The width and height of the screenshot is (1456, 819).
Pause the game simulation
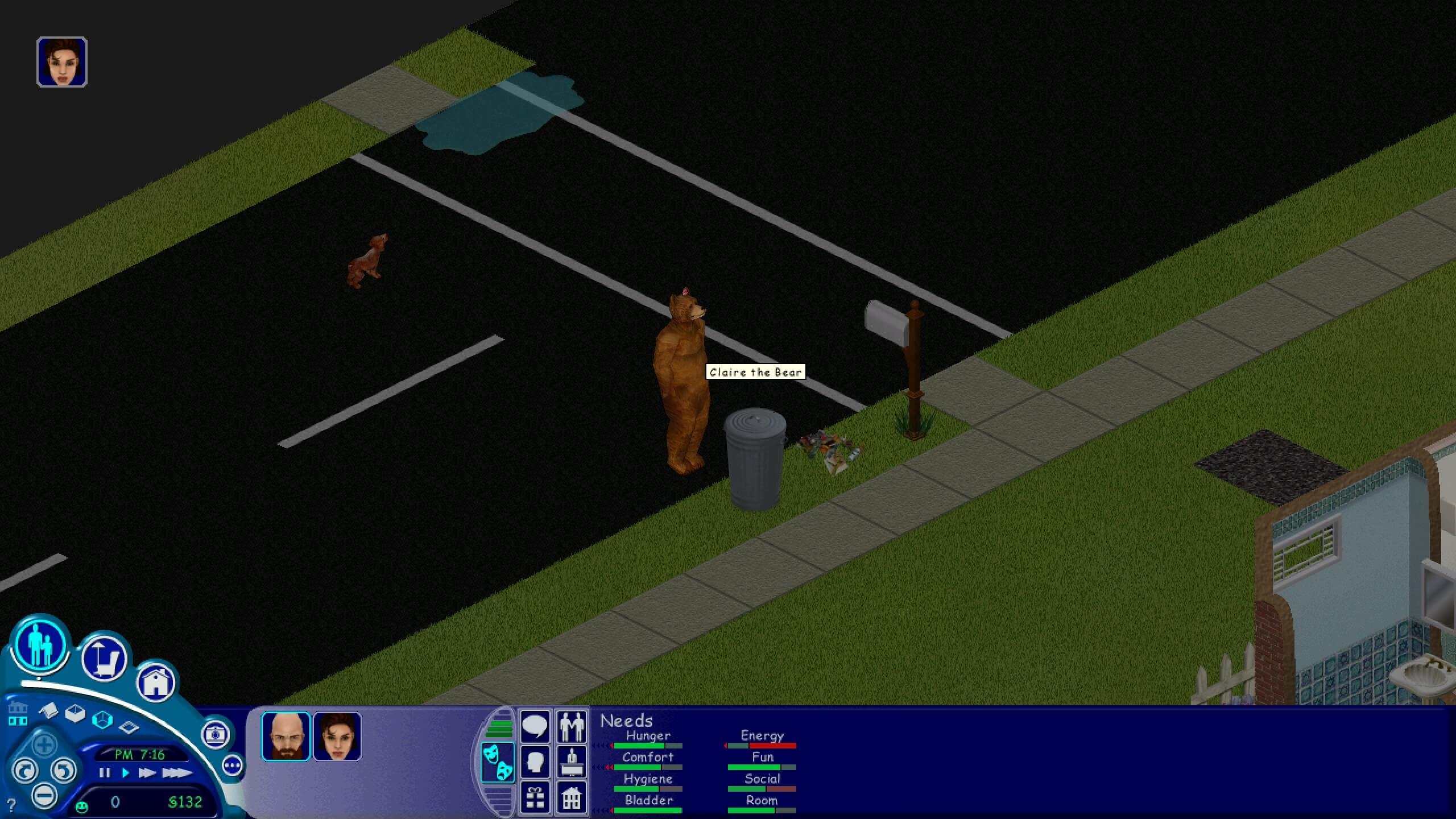coord(105,773)
